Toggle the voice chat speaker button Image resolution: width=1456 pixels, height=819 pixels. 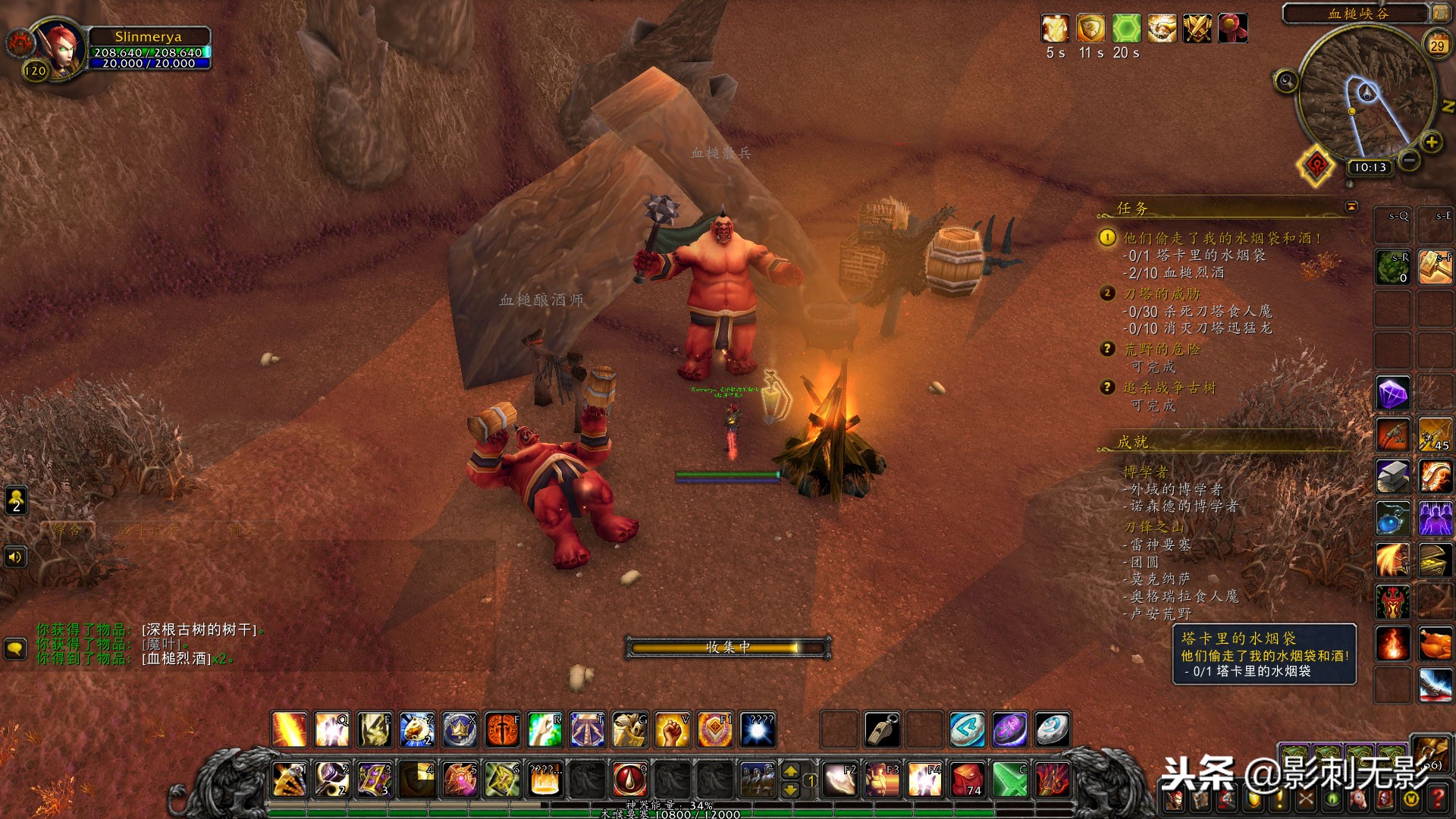(16, 557)
